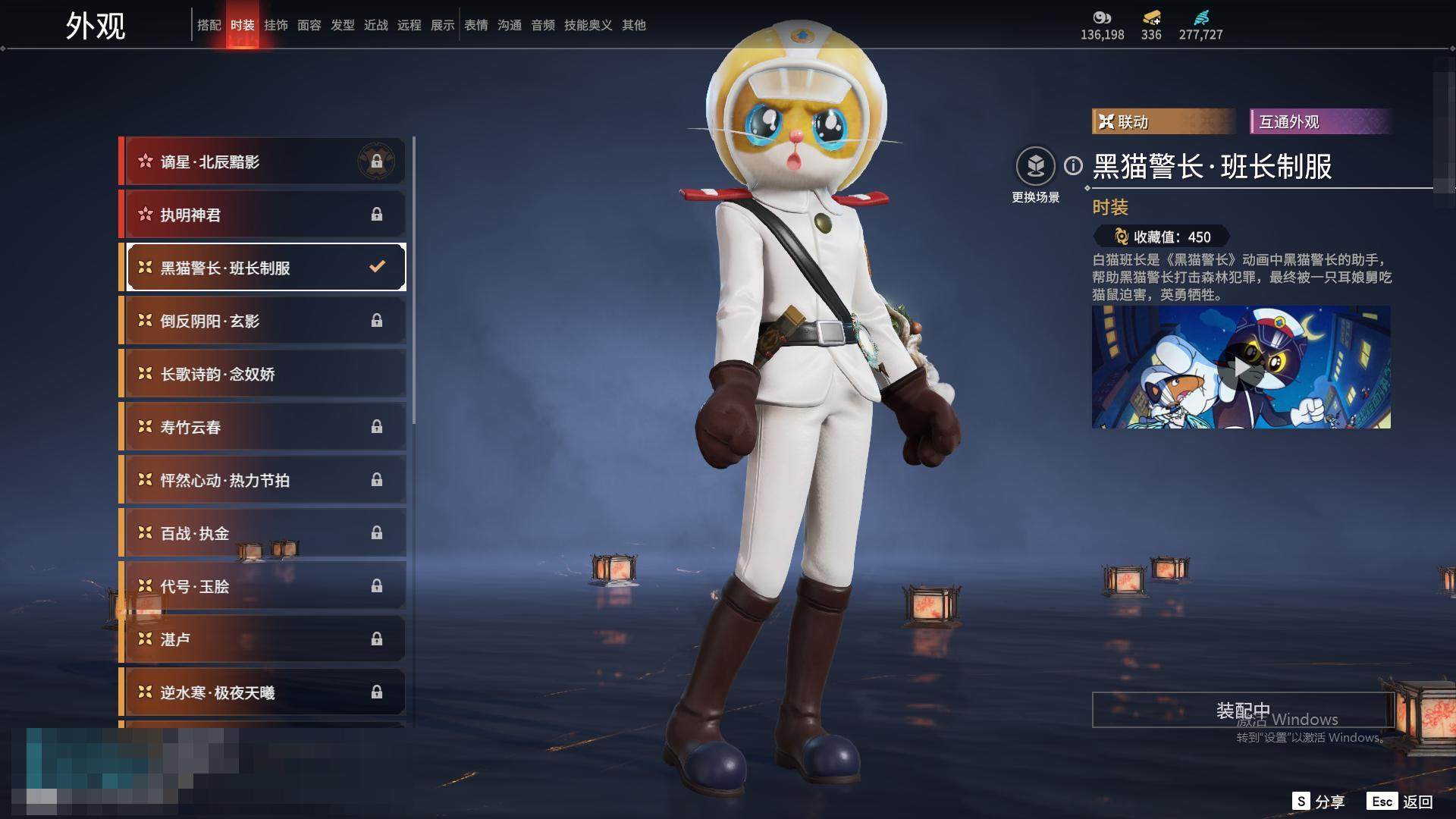
Task: Click the 装配中 equip button
Action: (1242, 710)
